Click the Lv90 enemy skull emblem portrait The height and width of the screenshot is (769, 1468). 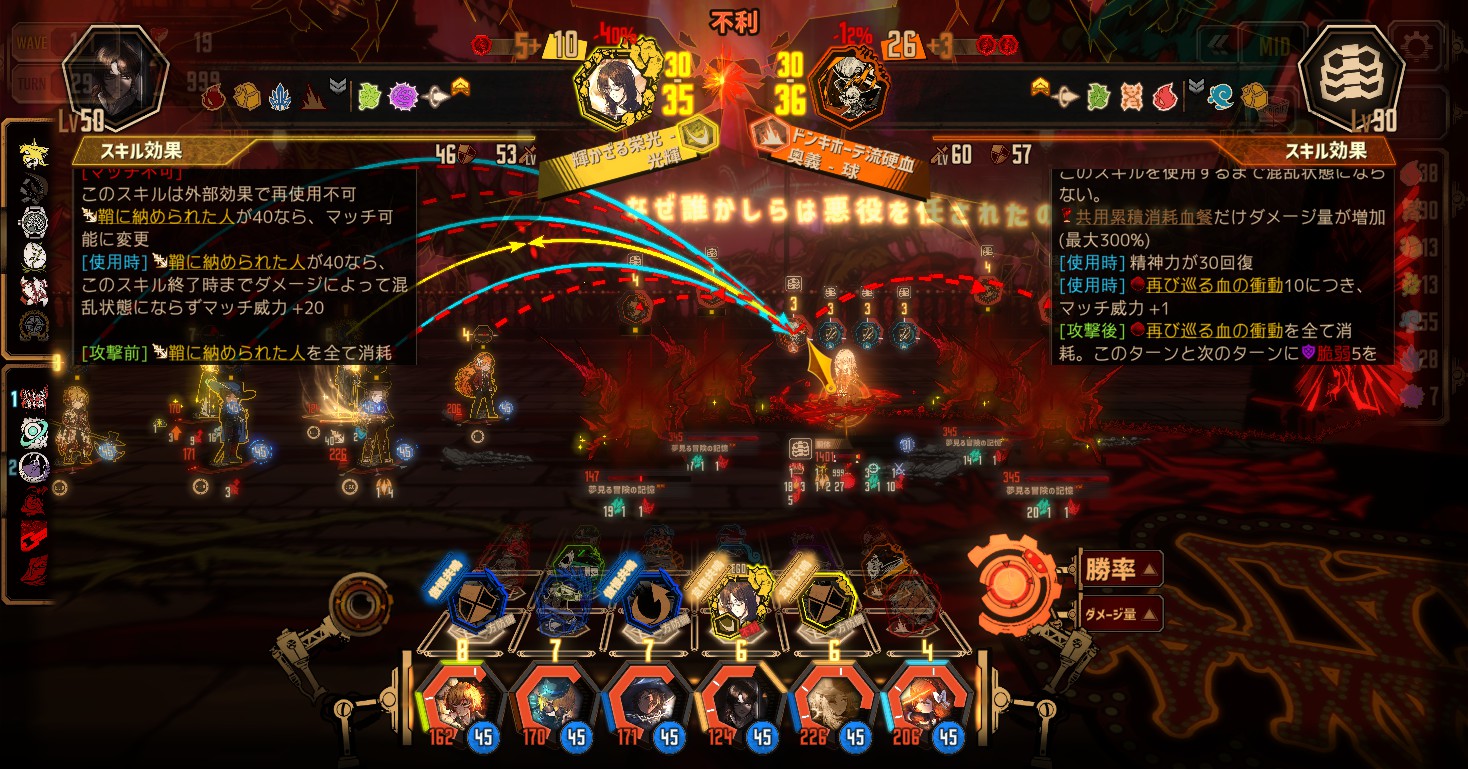1350,77
